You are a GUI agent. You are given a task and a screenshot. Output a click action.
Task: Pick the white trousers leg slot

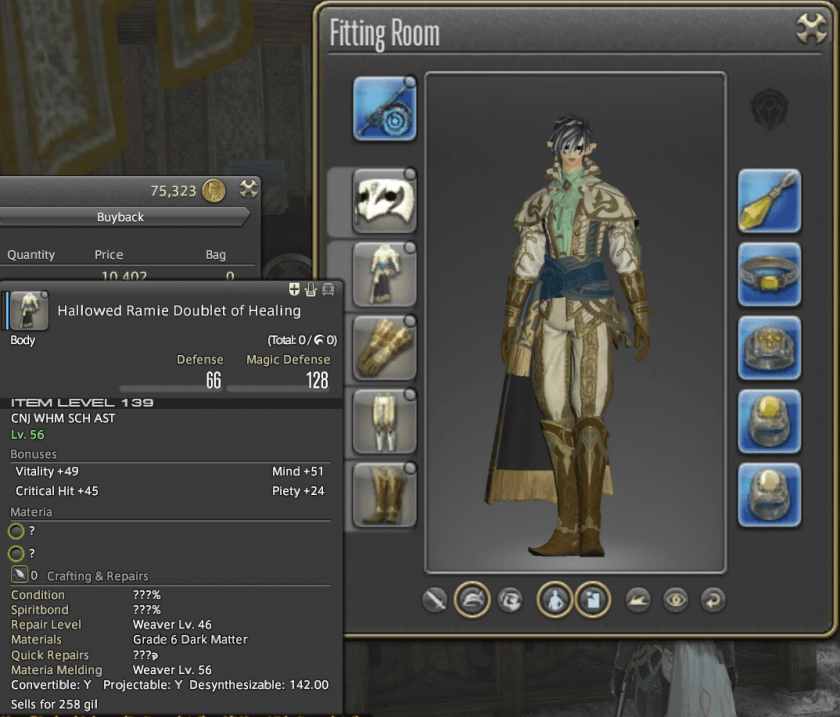point(384,421)
